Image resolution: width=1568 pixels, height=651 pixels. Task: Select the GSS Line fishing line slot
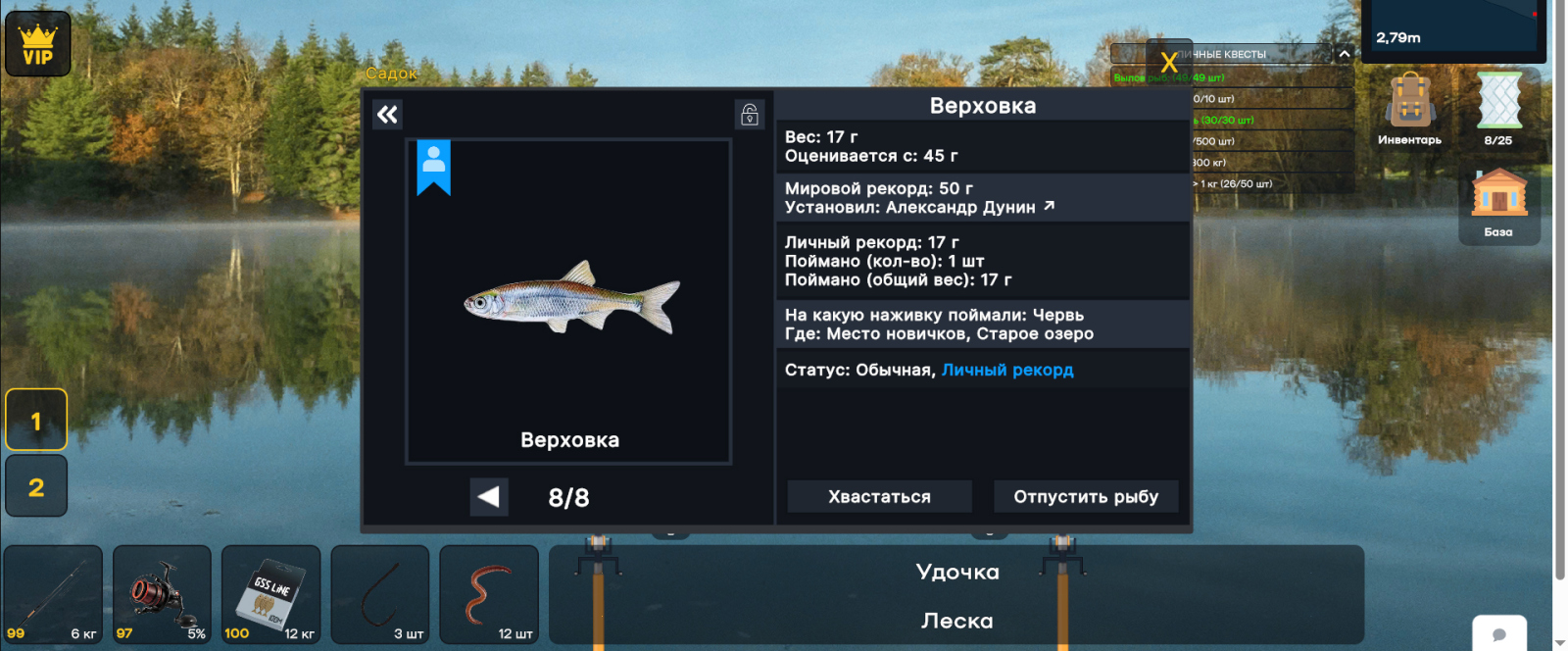[270, 594]
